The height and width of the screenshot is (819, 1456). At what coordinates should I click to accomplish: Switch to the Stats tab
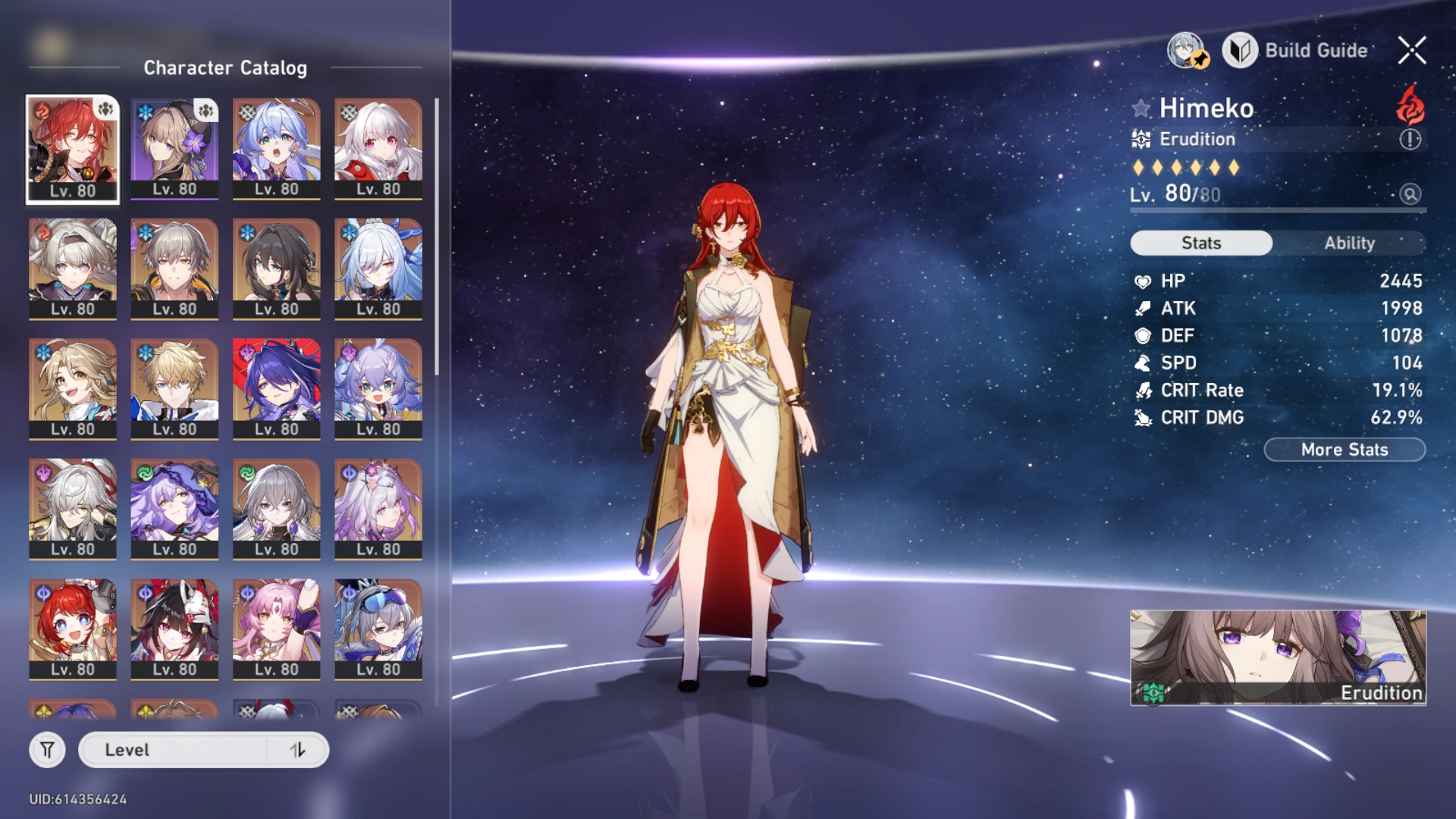coord(1201,243)
